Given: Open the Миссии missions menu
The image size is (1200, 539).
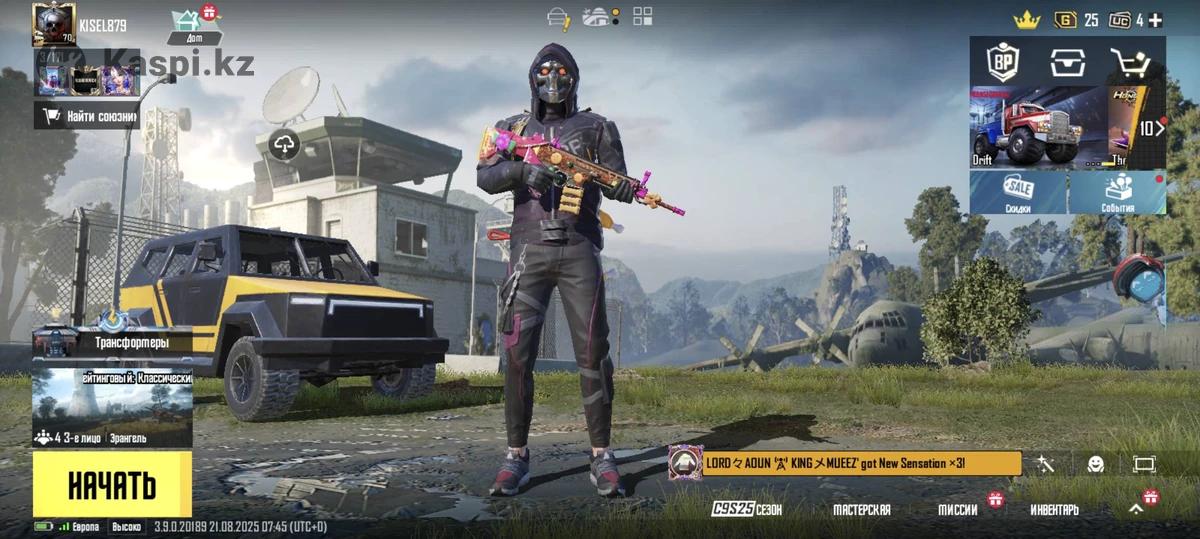Looking at the screenshot, I should (957, 510).
